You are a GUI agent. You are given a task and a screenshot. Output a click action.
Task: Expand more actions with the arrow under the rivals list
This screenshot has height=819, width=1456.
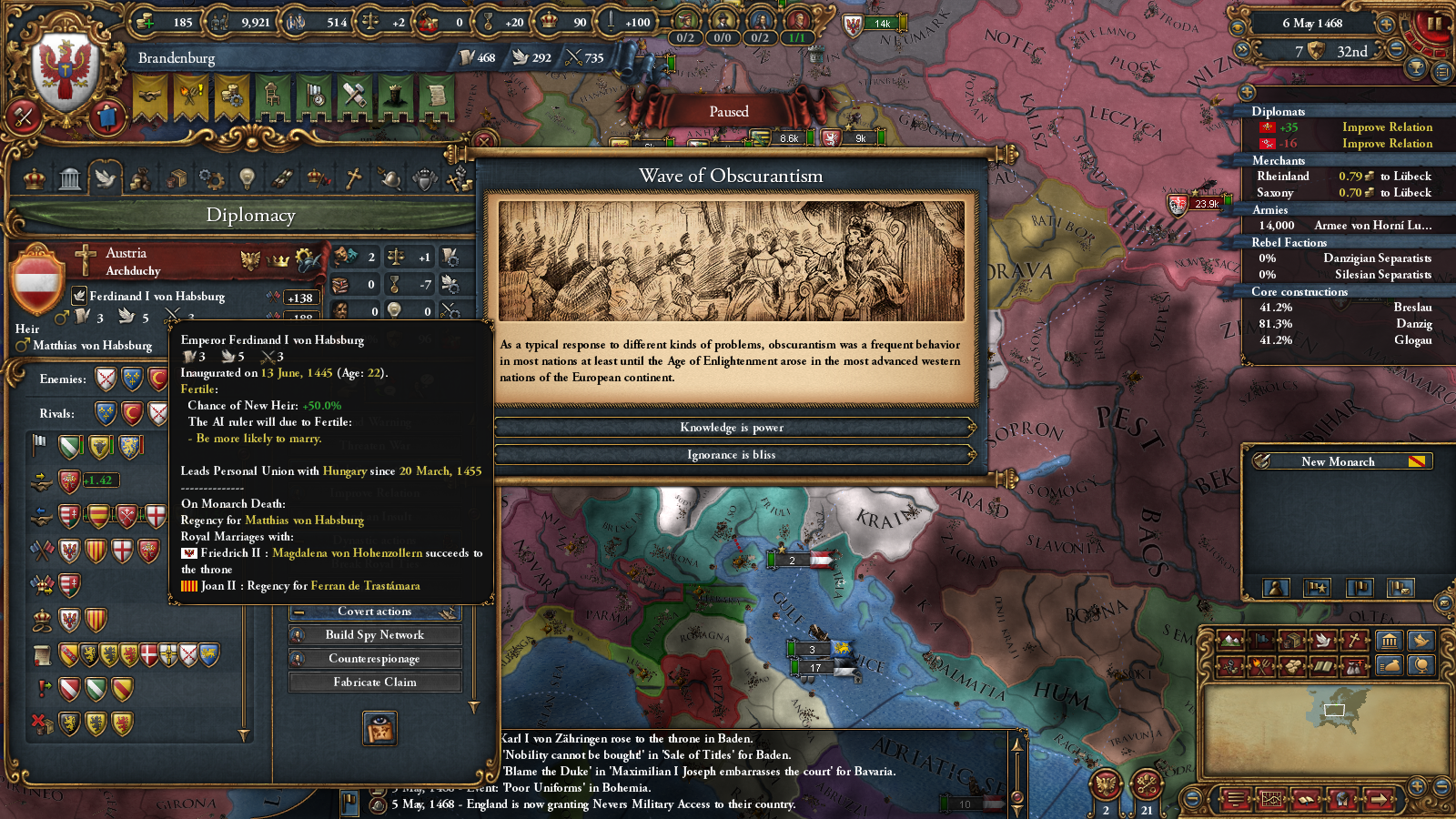(243, 733)
